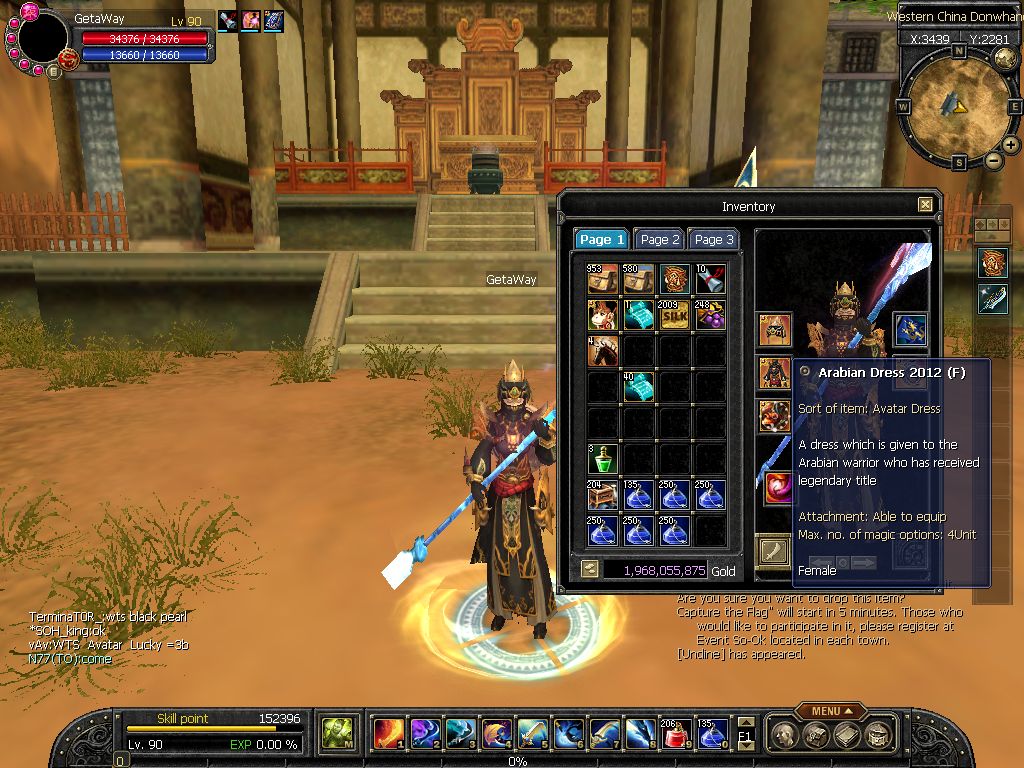1024x768 pixels.
Task: Open inventory Page 3 tab
Action: coord(714,240)
